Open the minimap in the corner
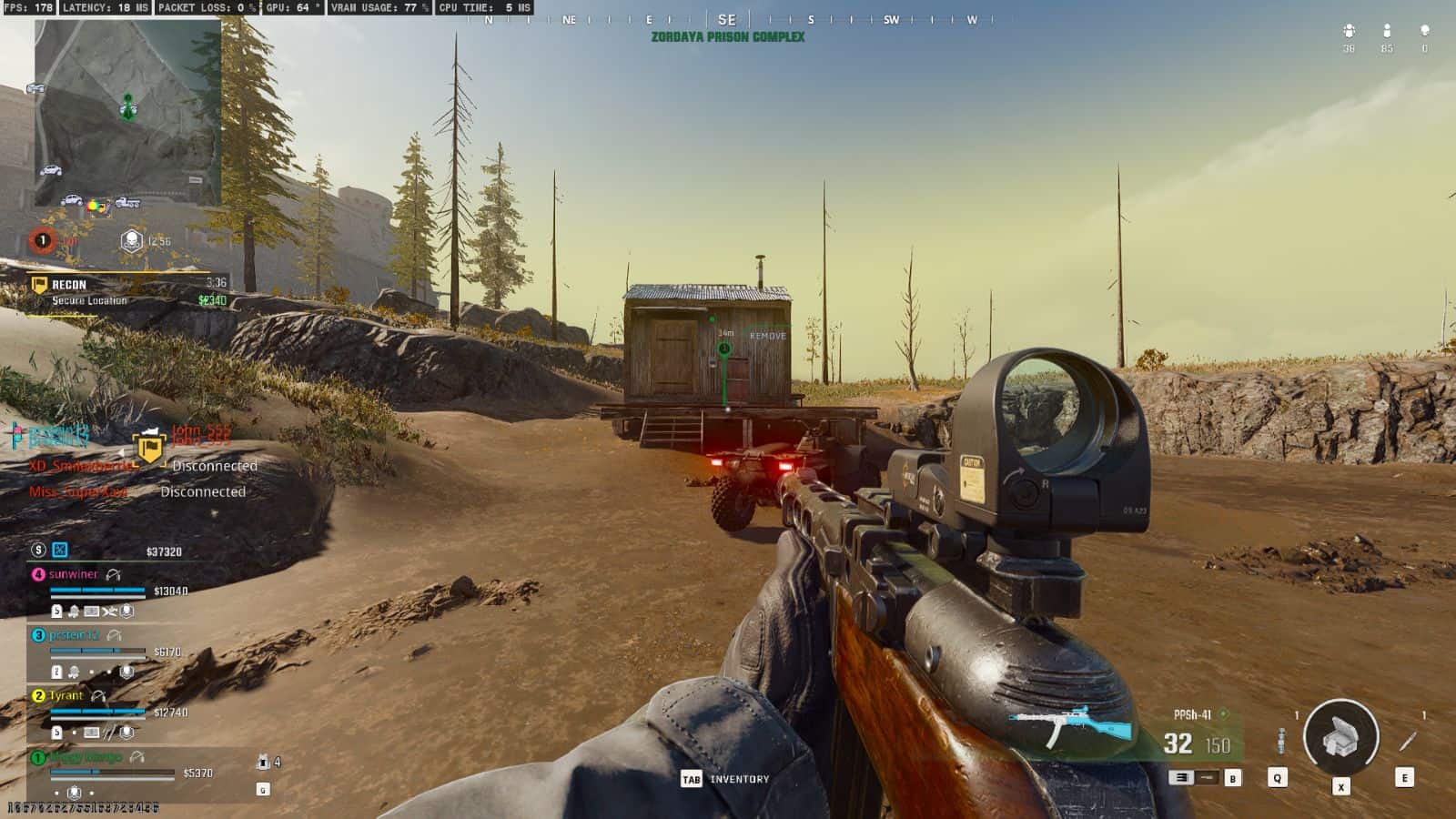 (127, 112)
